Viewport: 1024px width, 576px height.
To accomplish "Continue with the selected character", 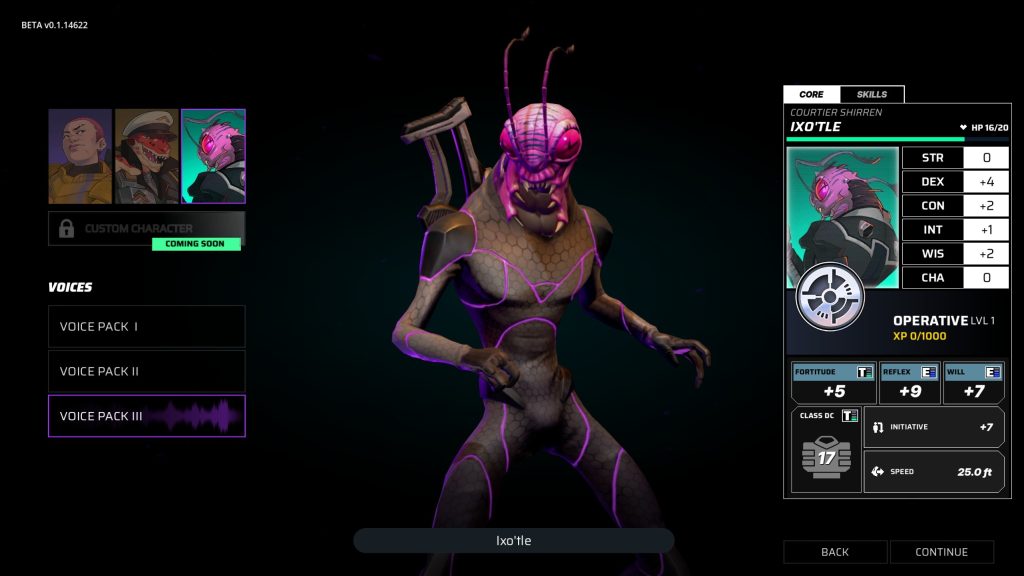I will tap(942, 552).
